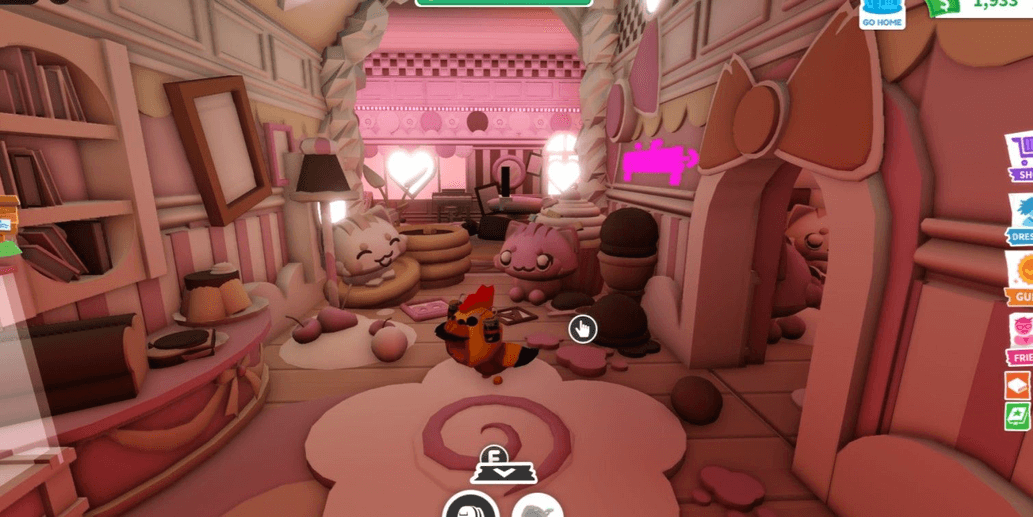Open the Friends list
Image resolution: width=1033 pixels, height=517 pixels.
[x=1019, y=338]
